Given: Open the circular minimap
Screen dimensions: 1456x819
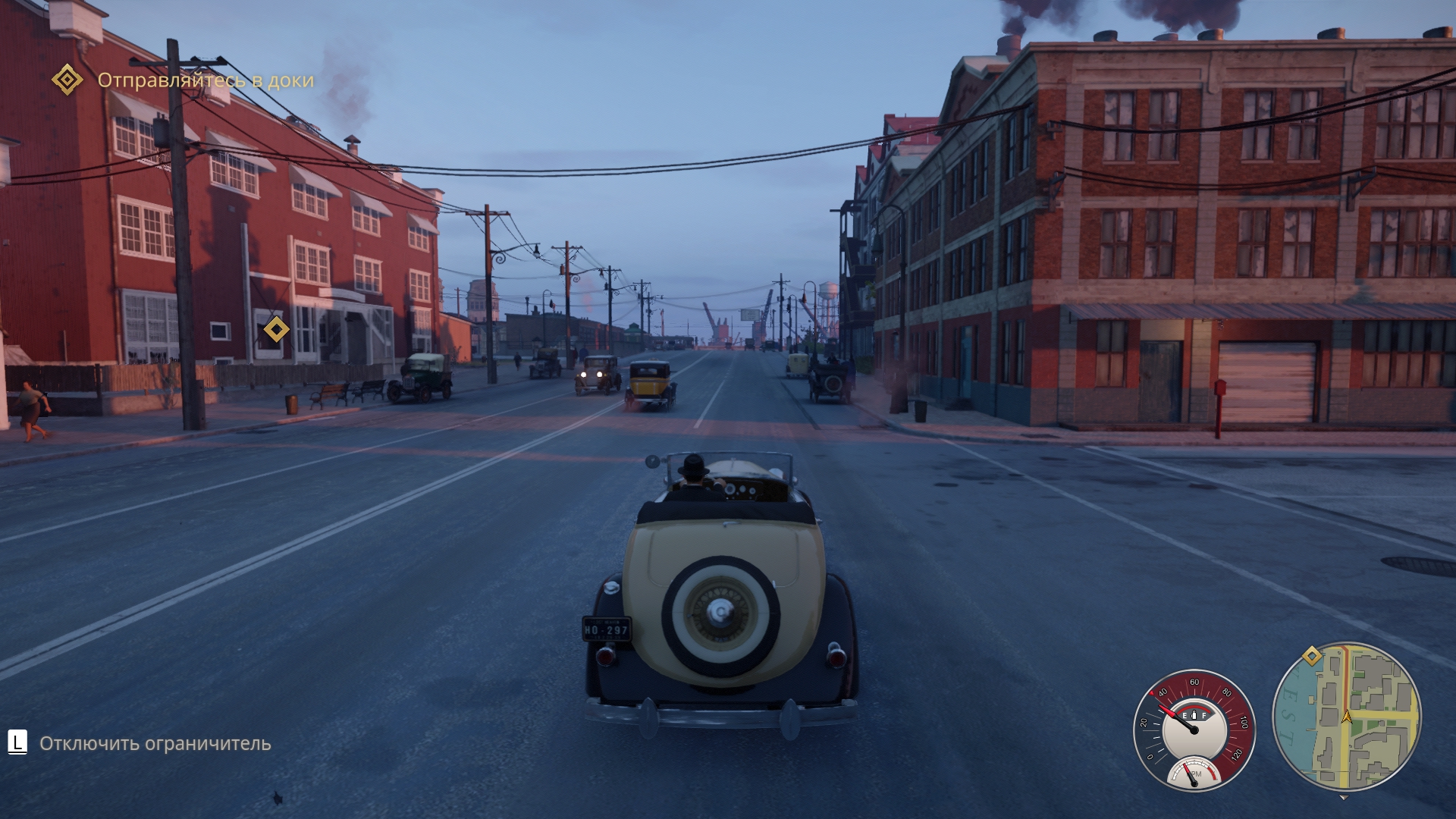Looking at the screenshot, I should click(1347, 717).
